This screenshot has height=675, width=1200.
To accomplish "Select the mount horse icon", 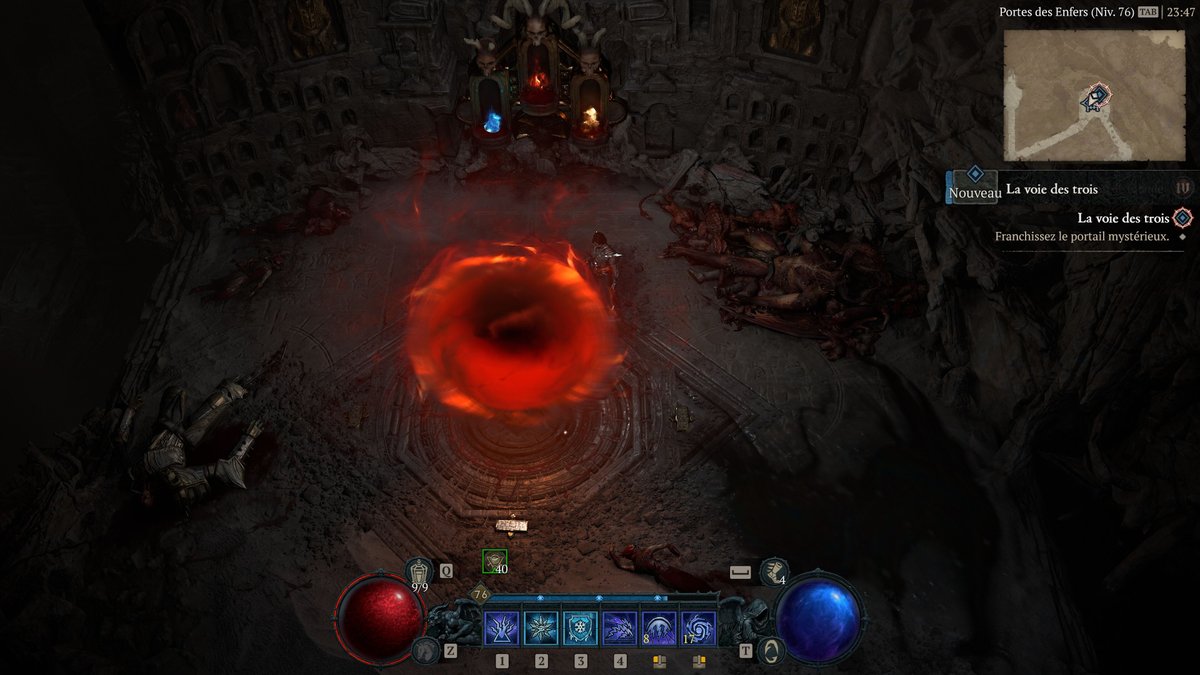I will click(423, 650).
